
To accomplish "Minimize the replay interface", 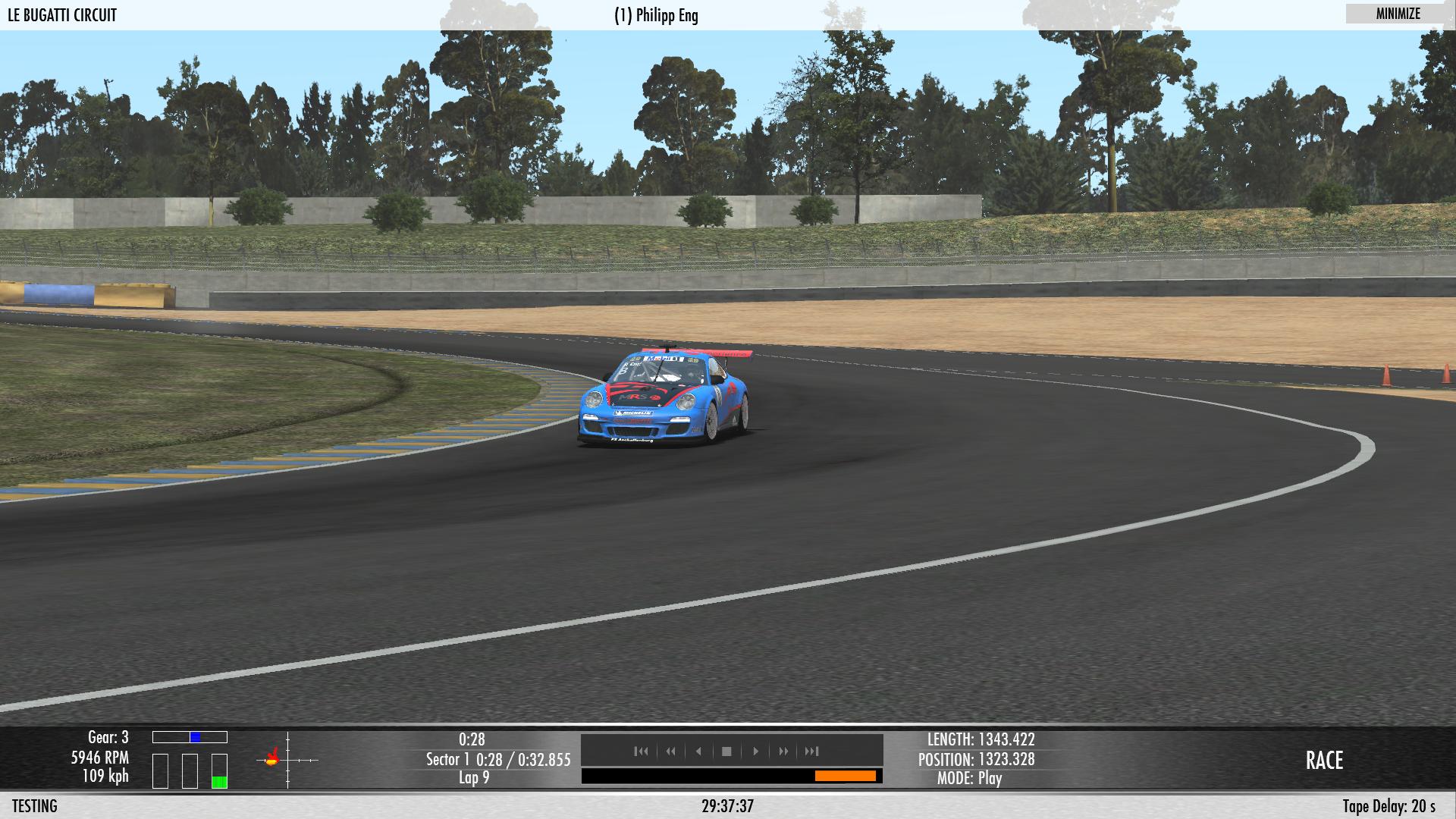I will click(1398, 14).
